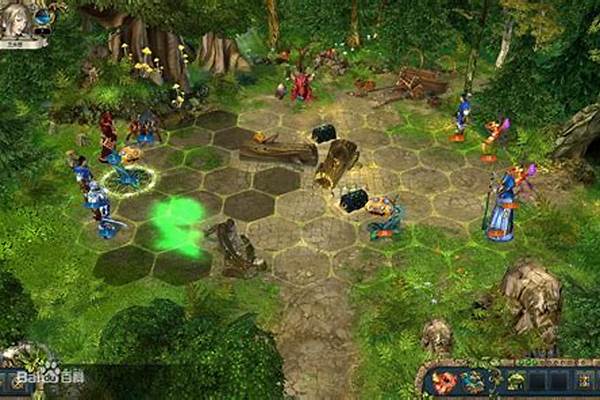This screenshot has height=400, width=600.
Task: Choose the green glowing hex tile
Action: 177,225
